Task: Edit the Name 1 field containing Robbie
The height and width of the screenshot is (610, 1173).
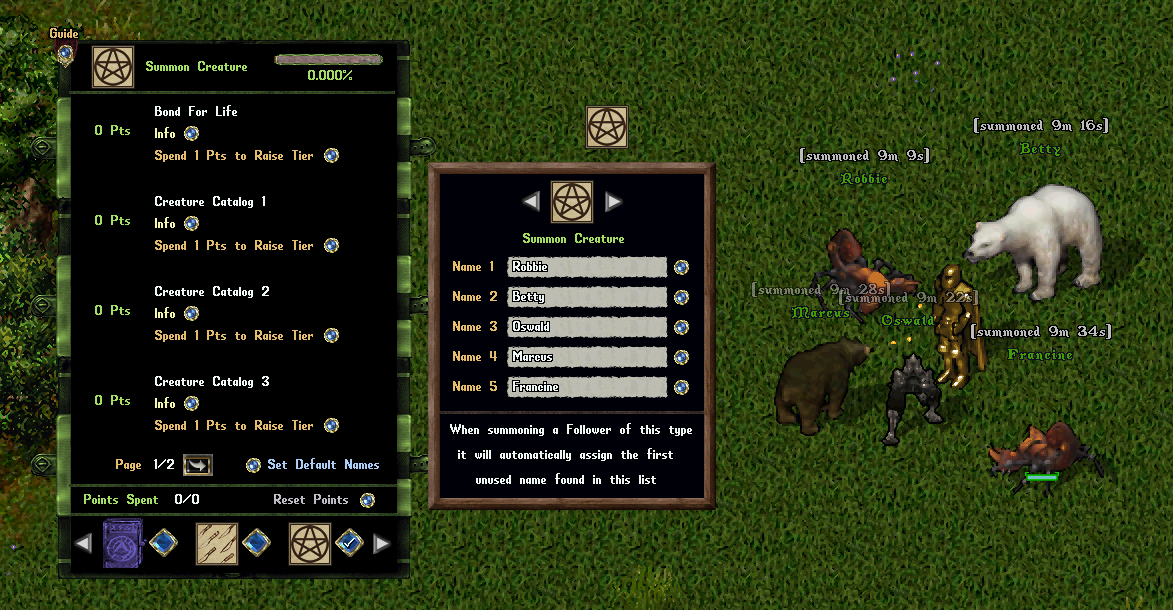Action: pyautogui.click(x=586, y=267)
